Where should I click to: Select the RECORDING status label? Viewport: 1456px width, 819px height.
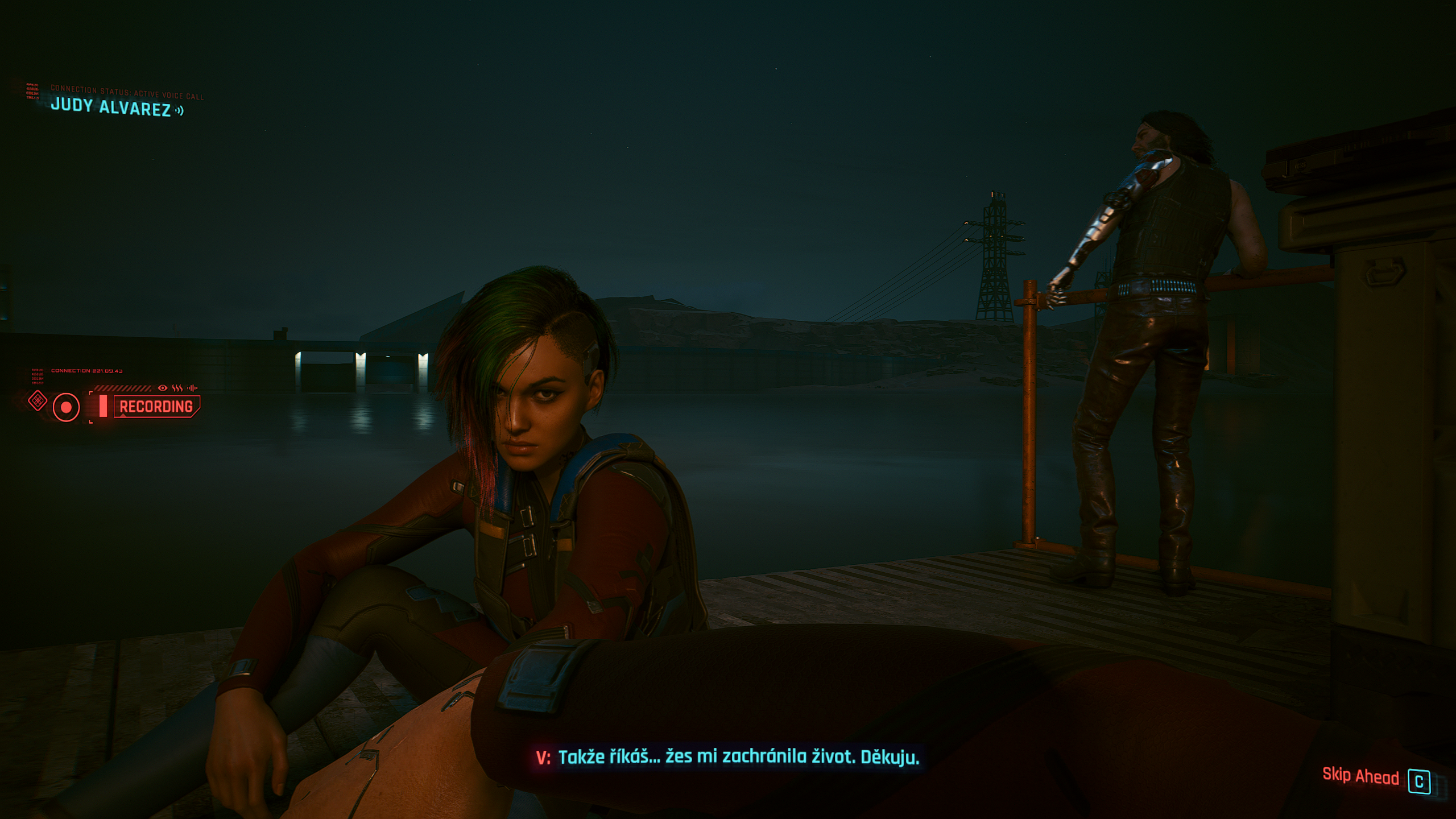pyautogui.click(x=156, y=407)
